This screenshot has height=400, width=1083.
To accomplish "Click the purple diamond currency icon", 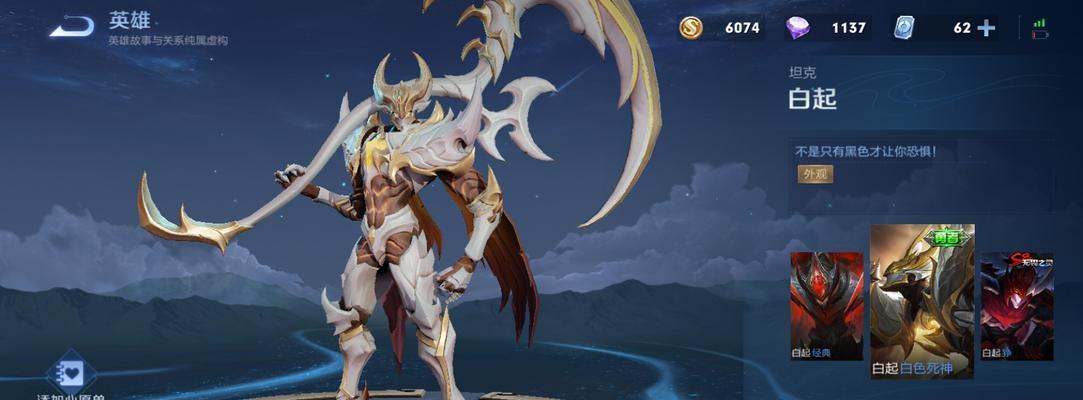I will point(797,28).
